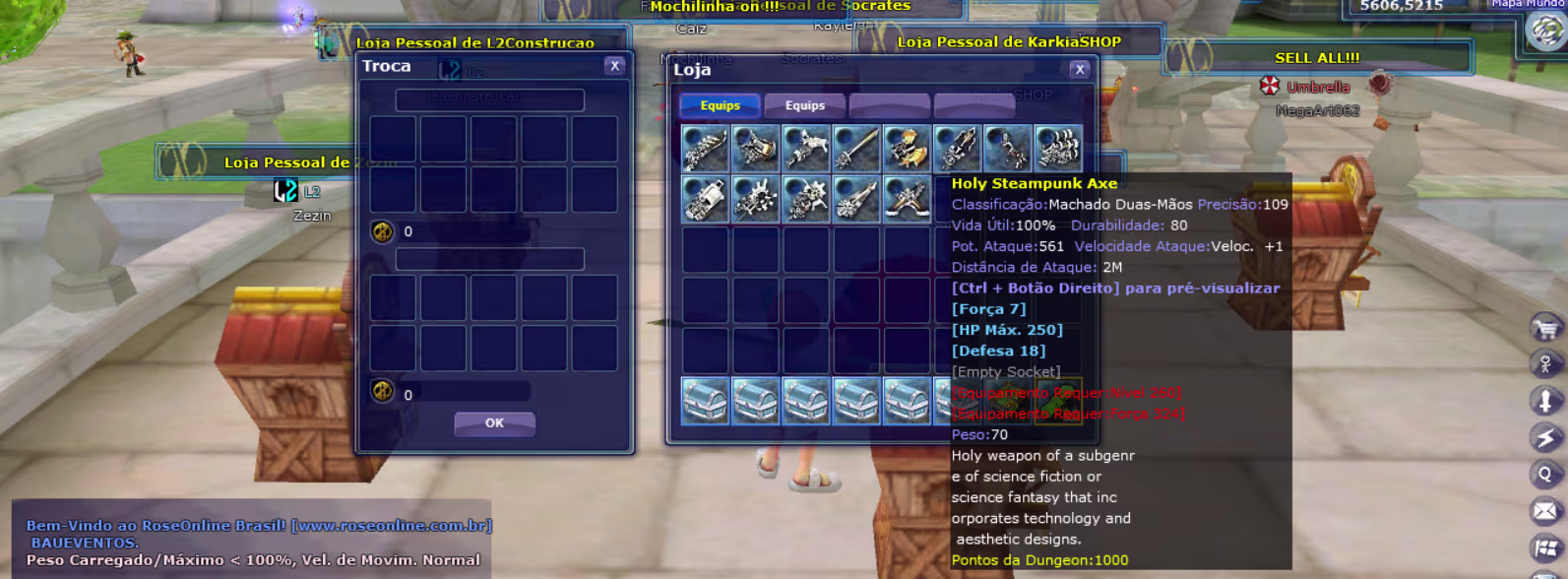Viewport: 1568px width, 579px height.
Task: Confirm the trade with the OK button
Action: [494, 423]
